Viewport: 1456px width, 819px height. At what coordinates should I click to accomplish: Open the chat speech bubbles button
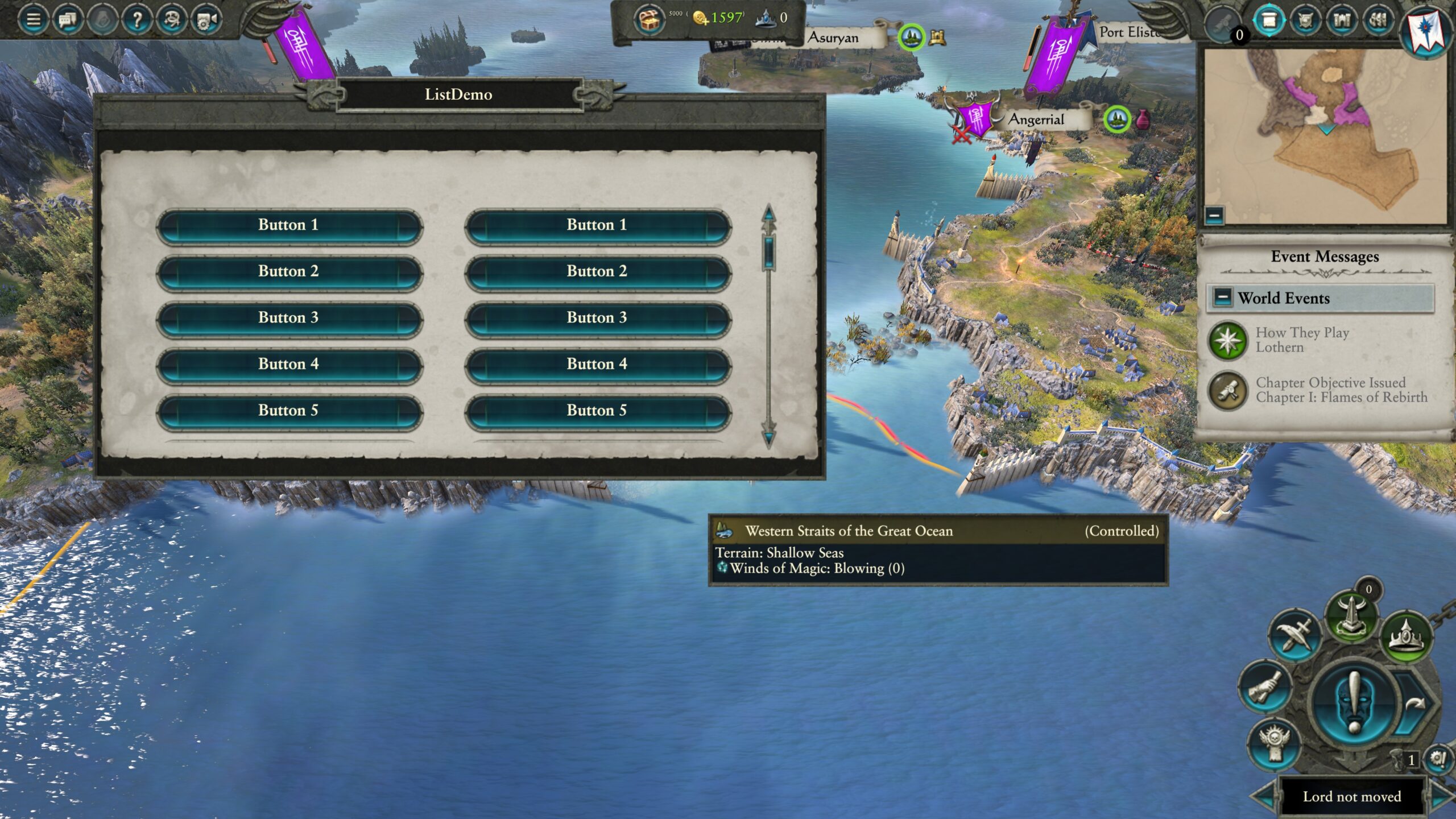68,20
